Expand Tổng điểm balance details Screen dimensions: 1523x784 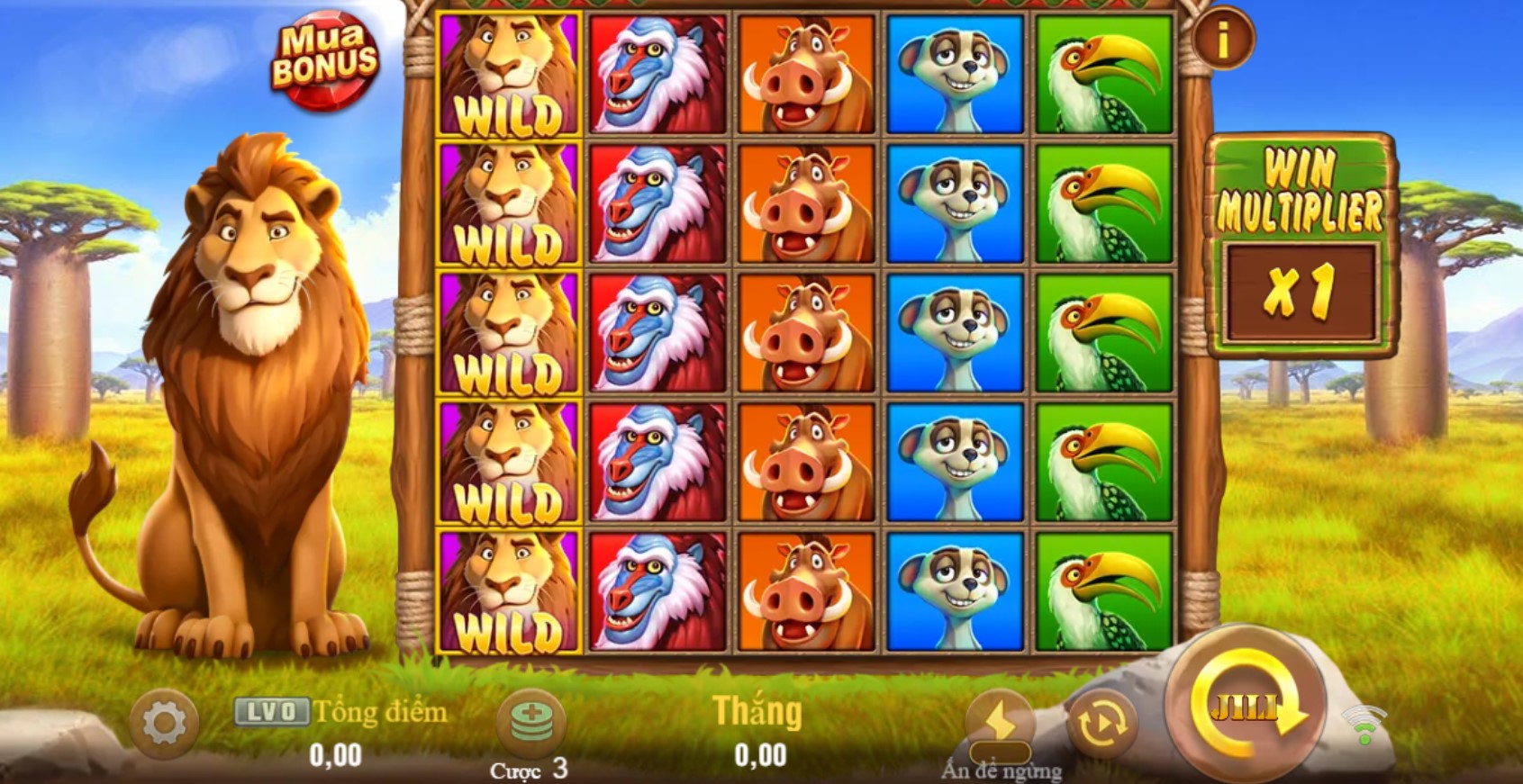(x=378, y=711)
